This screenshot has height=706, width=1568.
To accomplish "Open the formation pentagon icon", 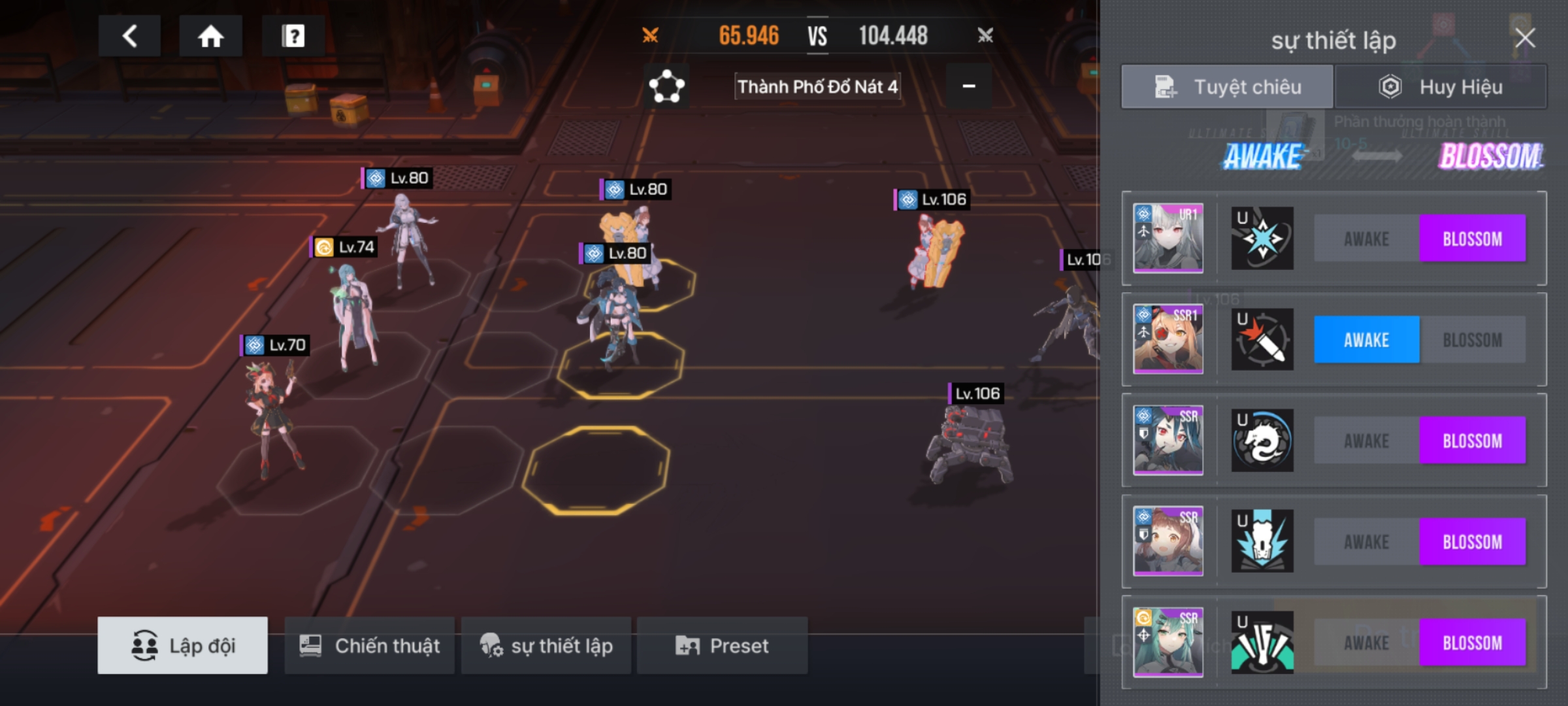I will point(666,86).
